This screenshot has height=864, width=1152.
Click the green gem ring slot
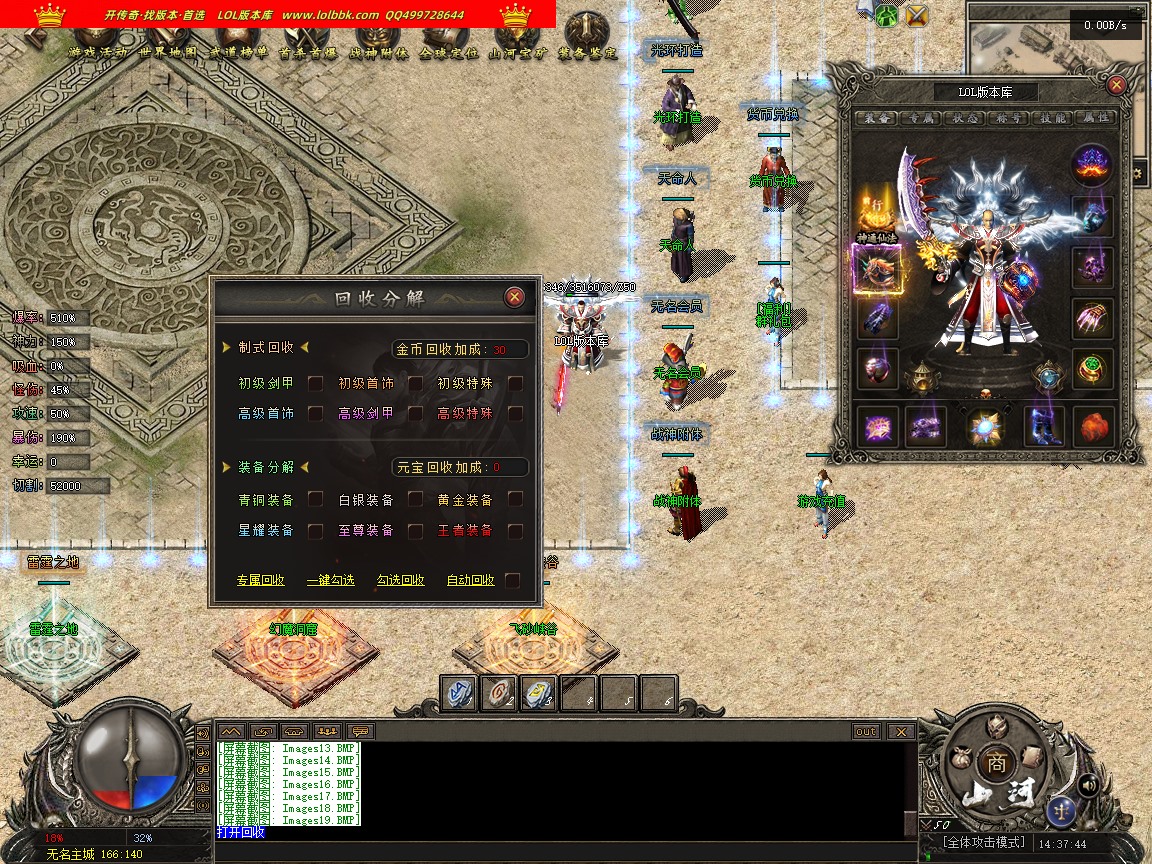click(1093, 368)
